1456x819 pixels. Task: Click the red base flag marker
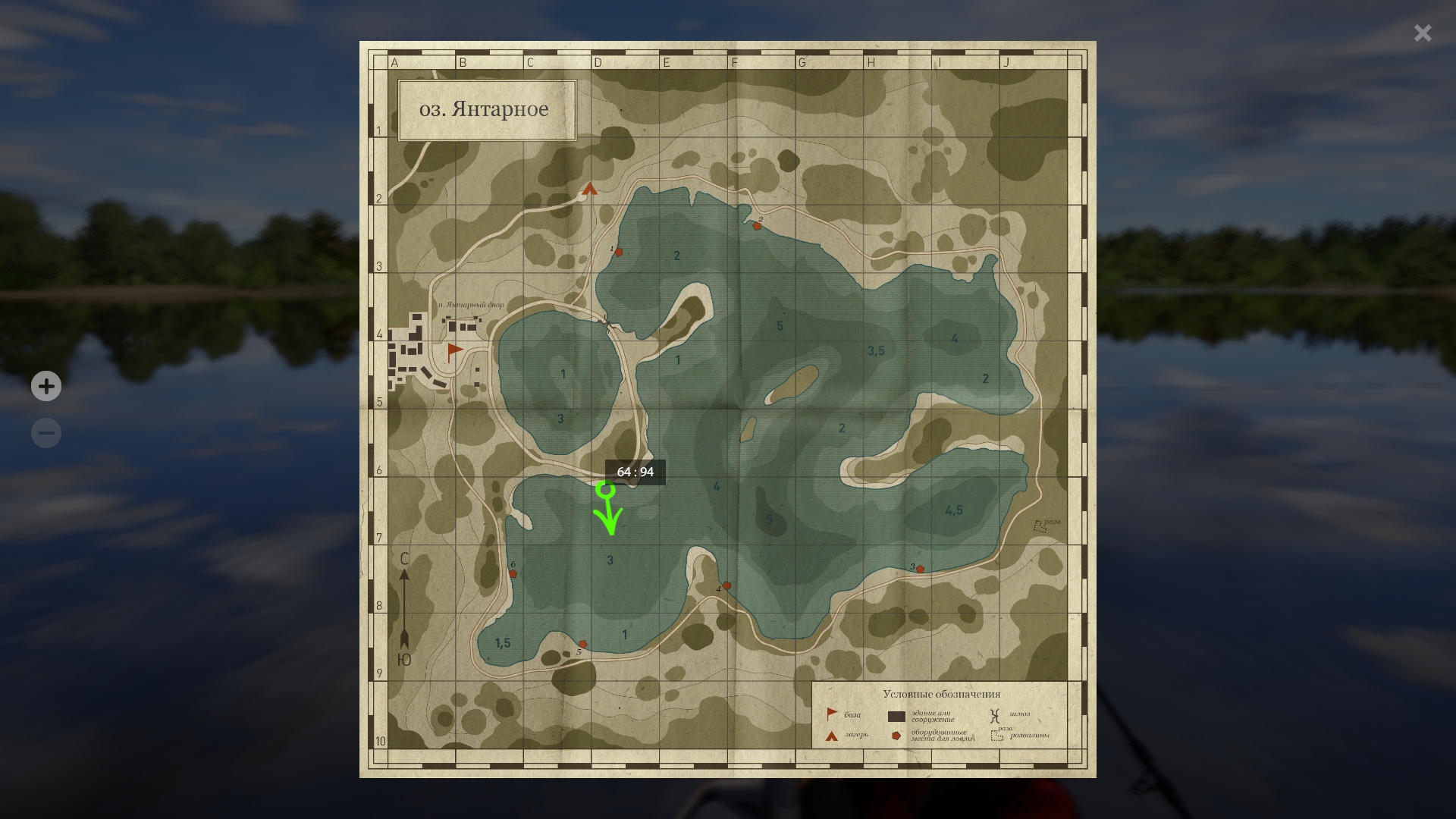[x=454, y=350]
